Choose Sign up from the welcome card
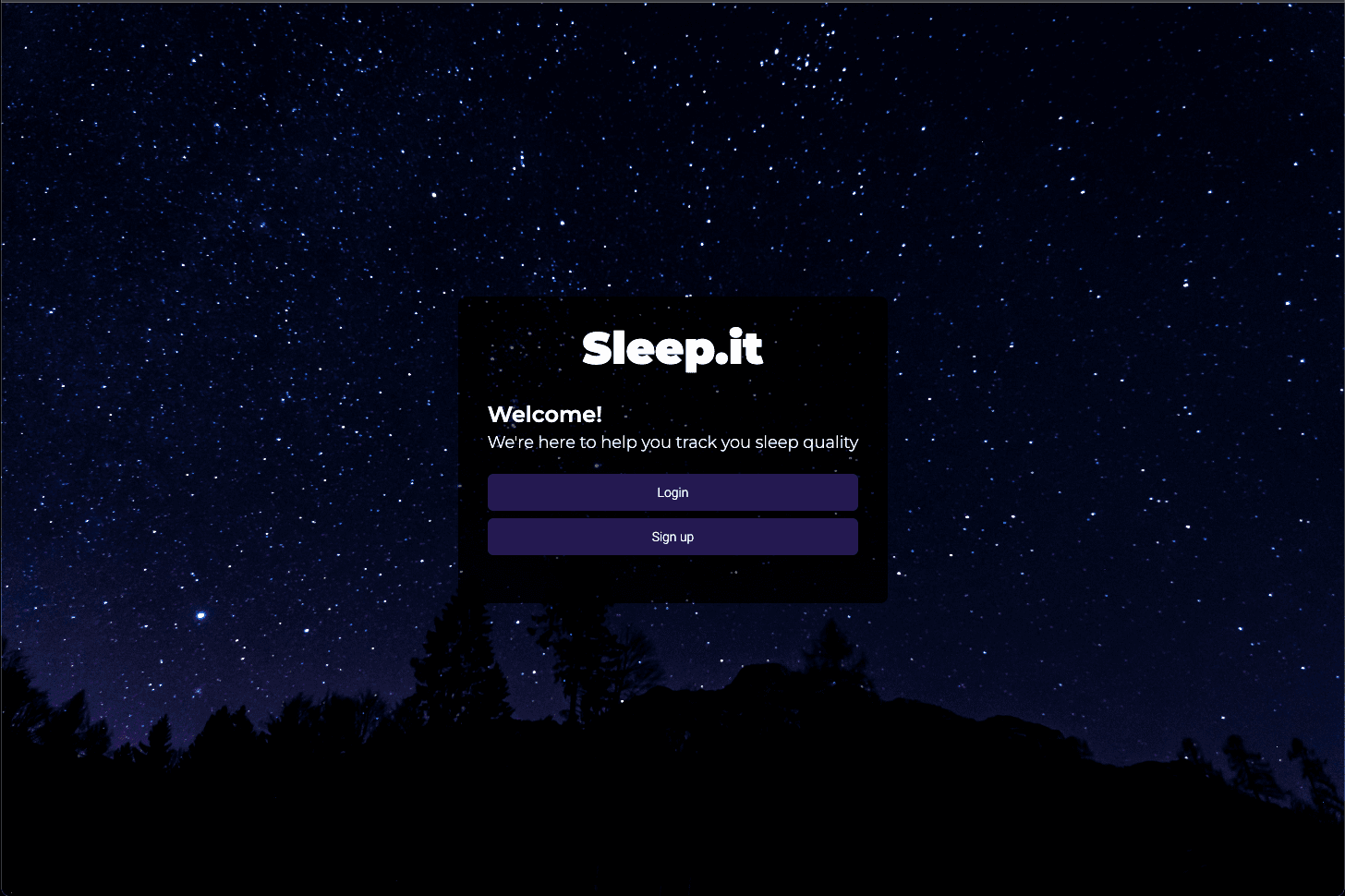This screenshot has height=896, width=1345. tap(672, 537)
